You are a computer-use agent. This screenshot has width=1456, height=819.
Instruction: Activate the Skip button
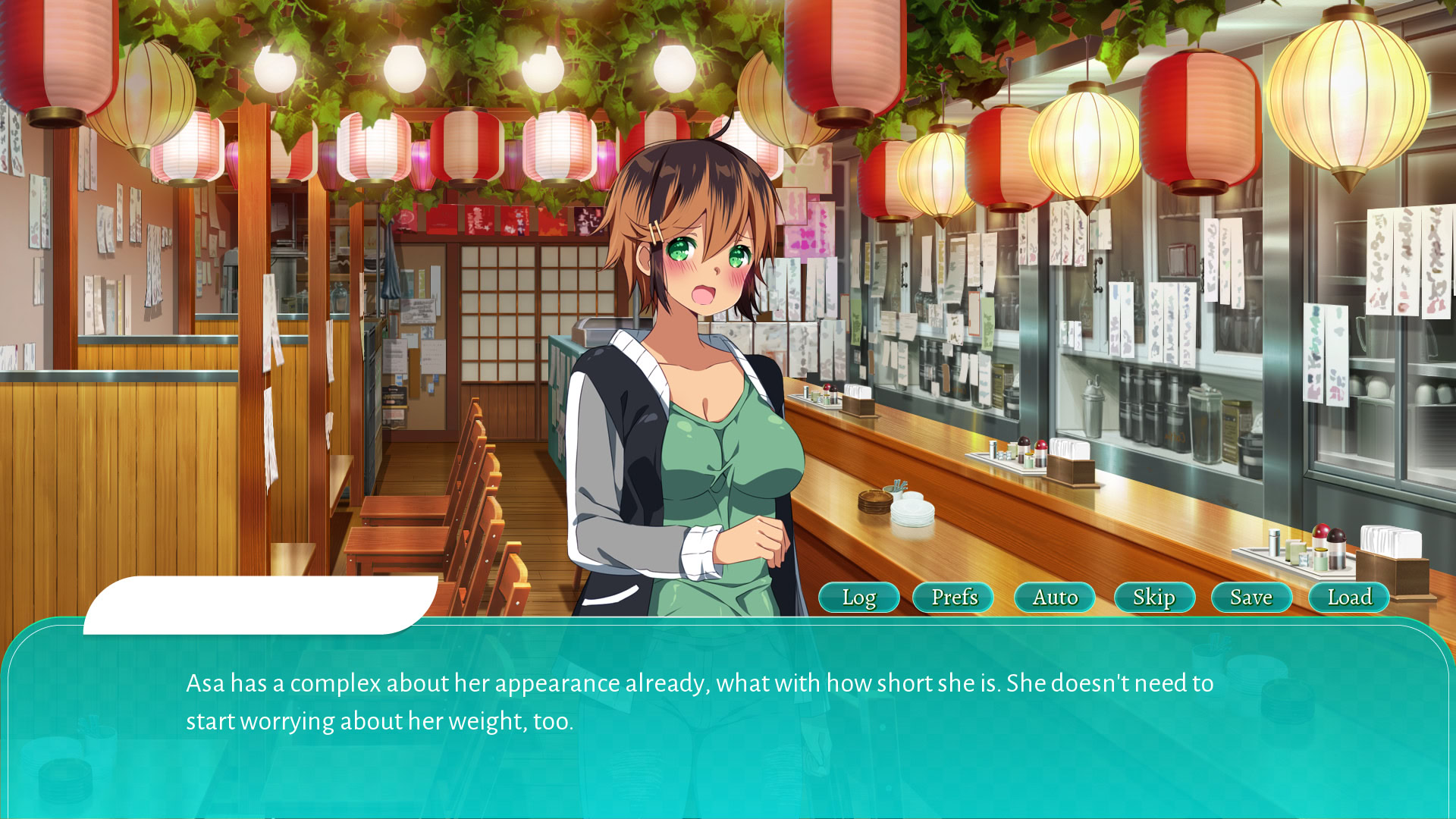point(1153,598)
